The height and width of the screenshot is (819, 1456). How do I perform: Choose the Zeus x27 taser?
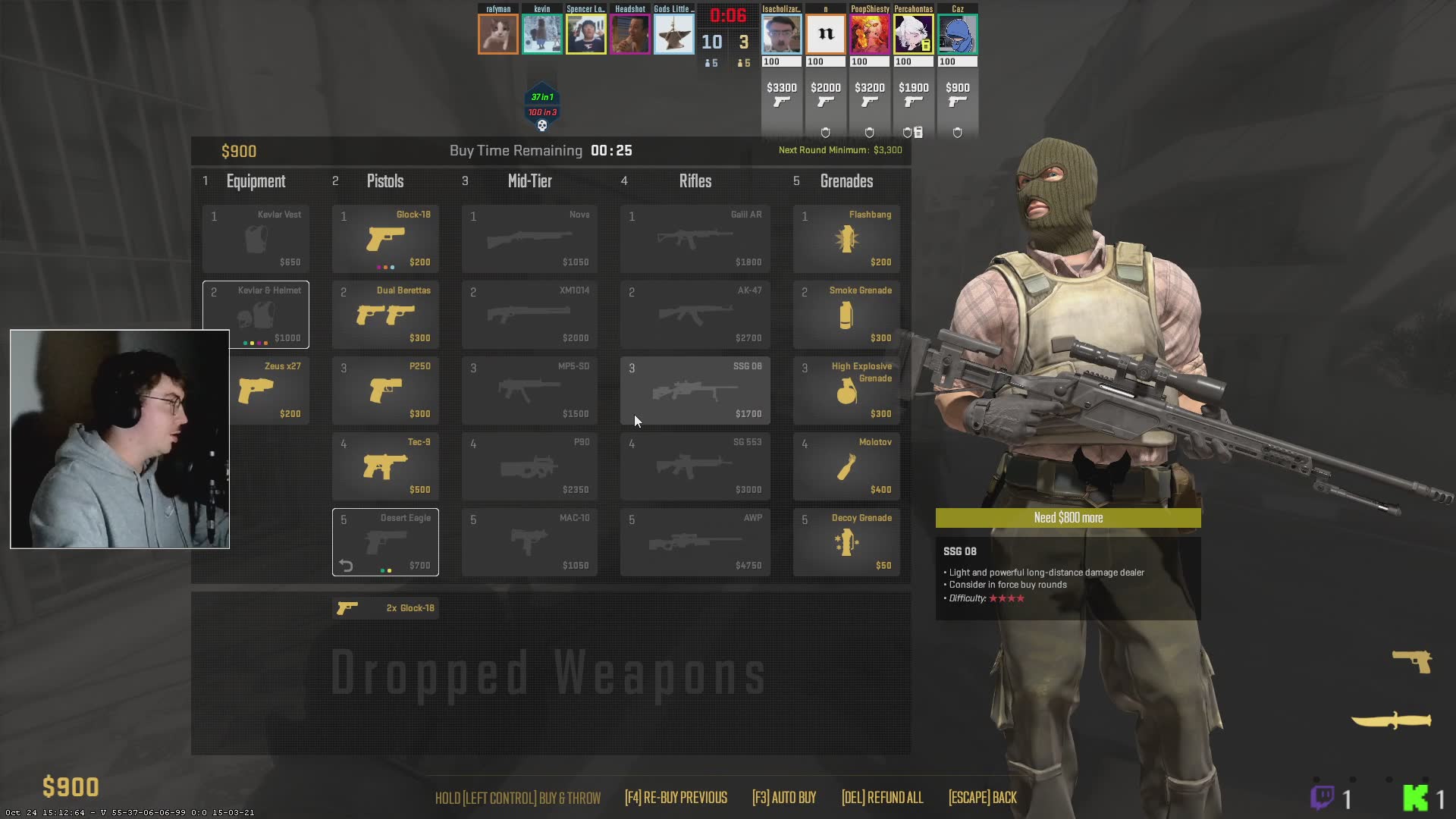(270, 391)
